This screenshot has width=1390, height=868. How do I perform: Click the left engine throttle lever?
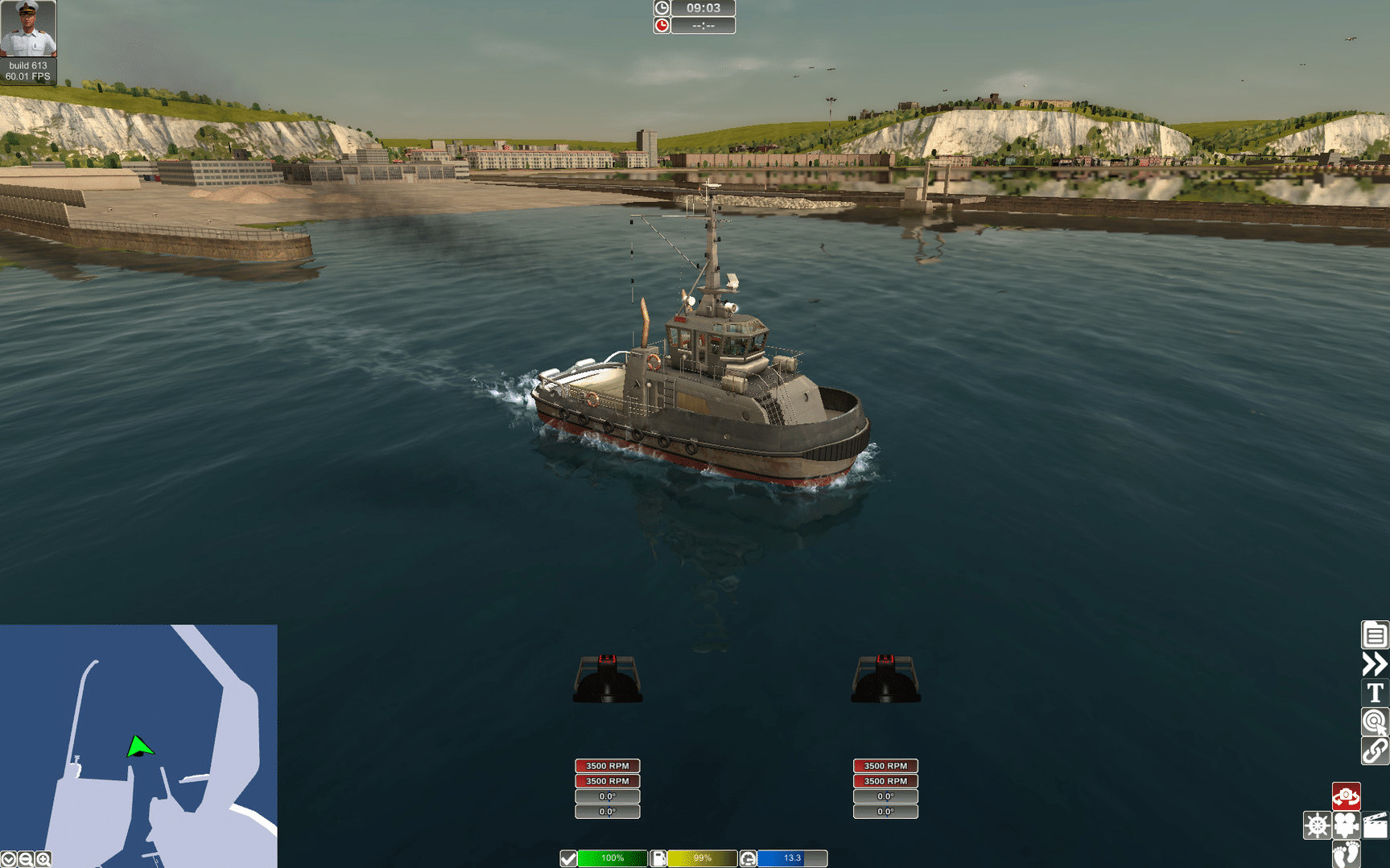(x=608, y=678)
